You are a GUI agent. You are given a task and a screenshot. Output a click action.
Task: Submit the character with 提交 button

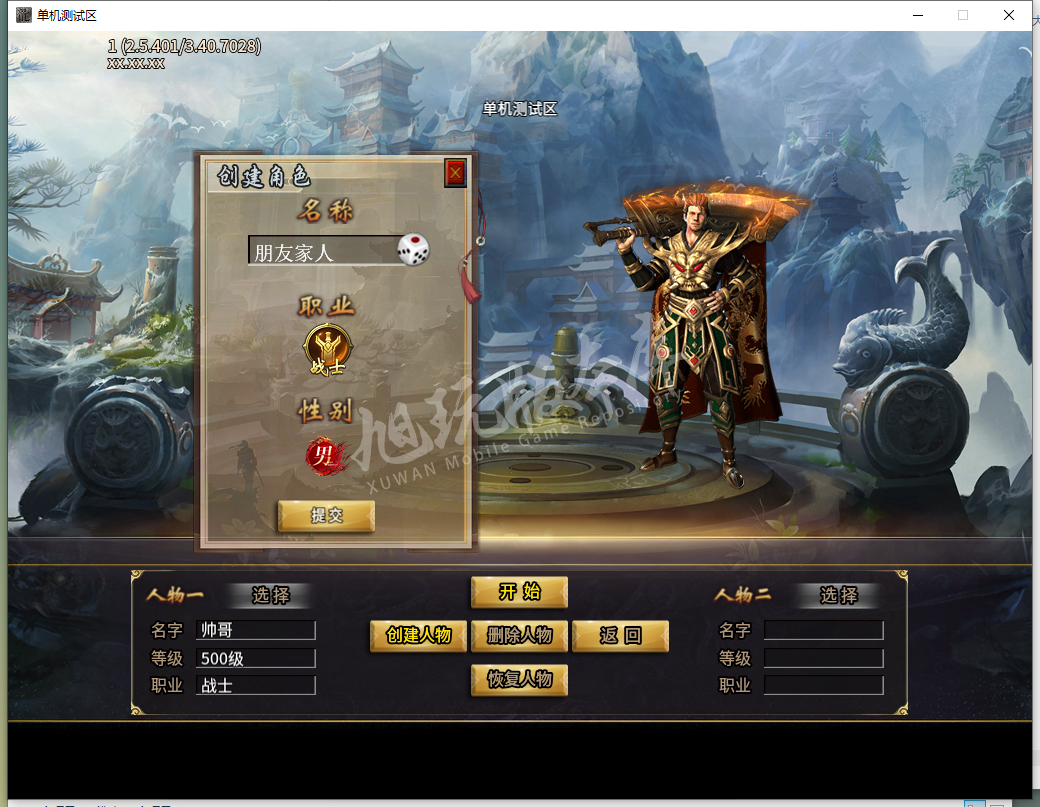pos(326,516)
